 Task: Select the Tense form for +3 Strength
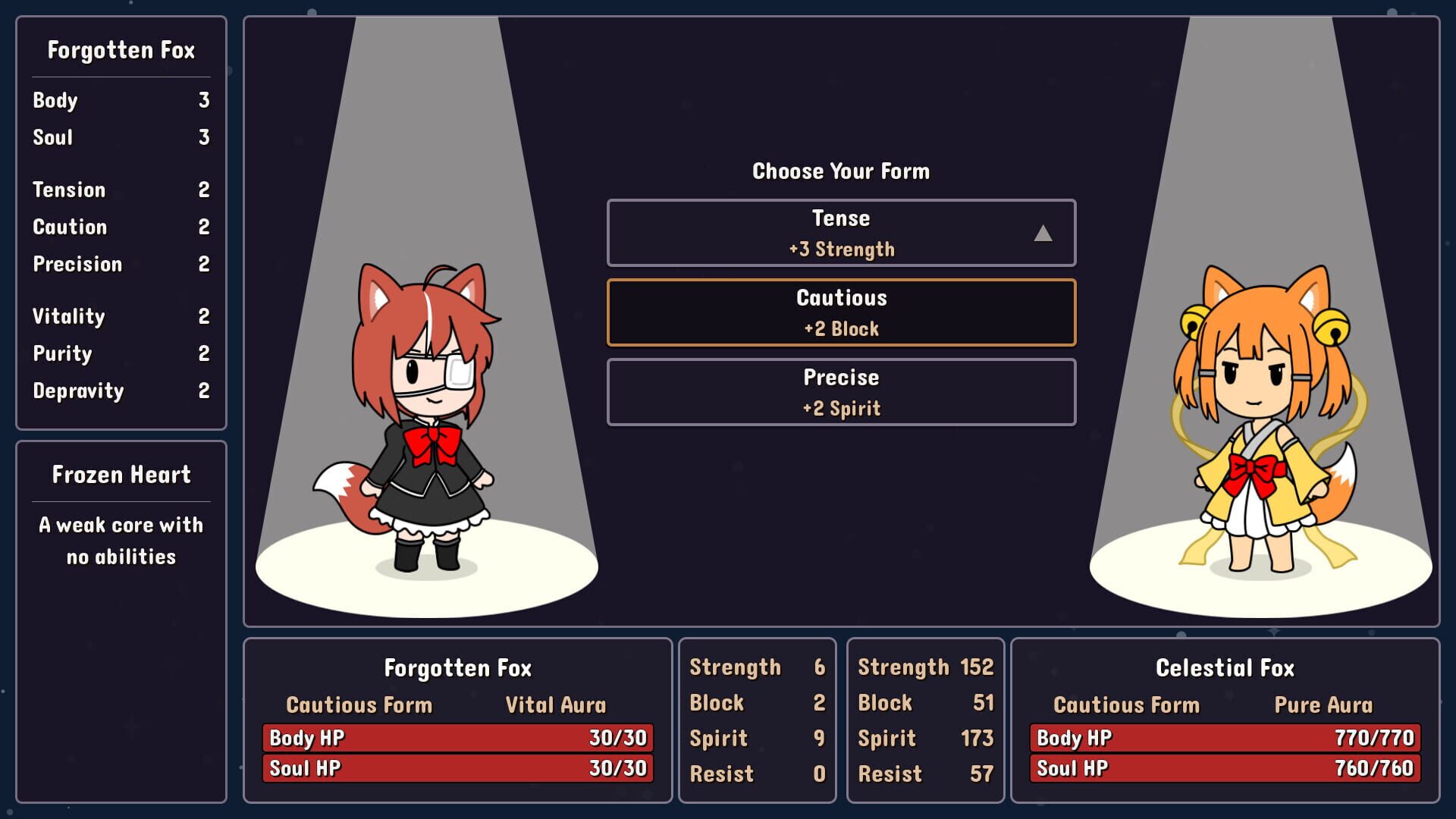click(x=840, y=233)
